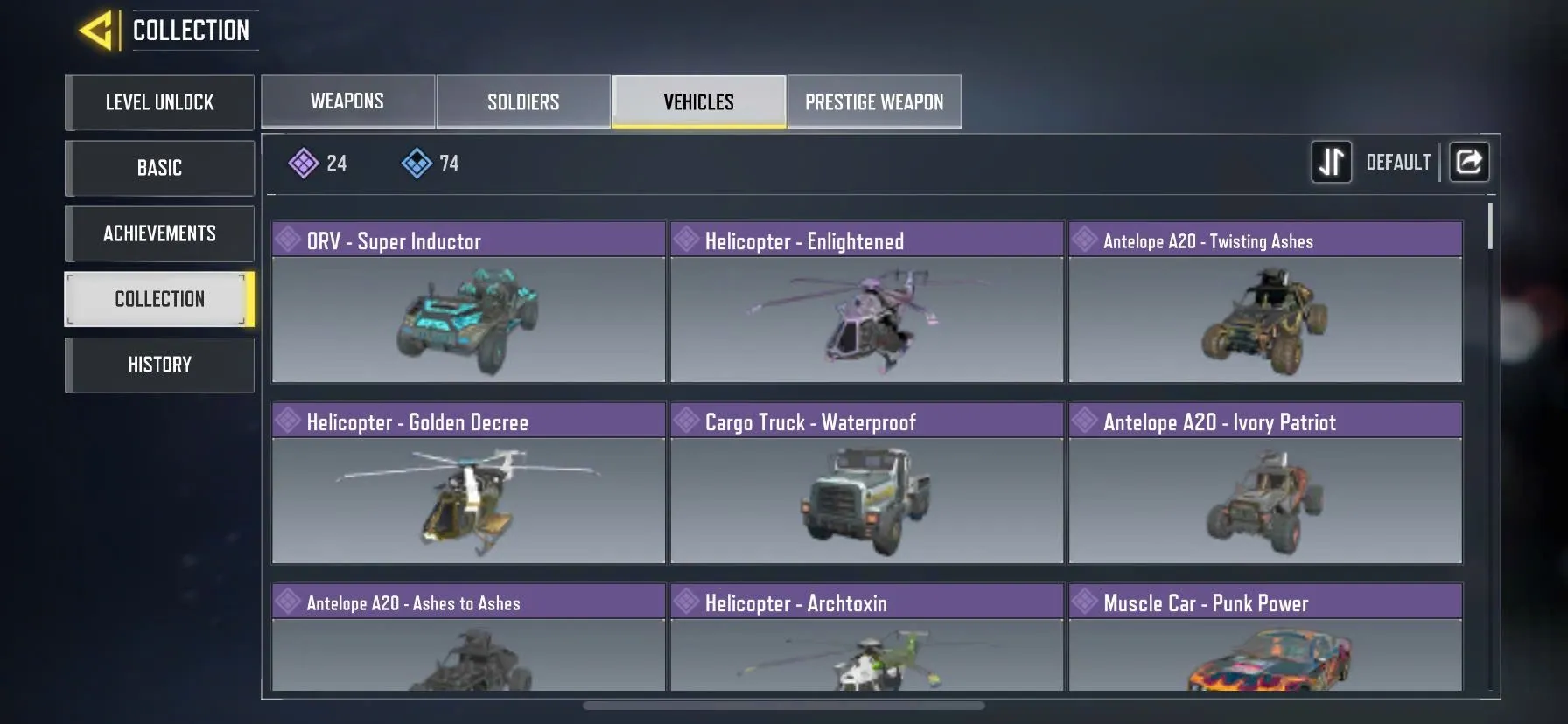Viewport: 1568px width, 724px height.
Task: Select the PRESTIGE WEAPON tab
Action: [x=874, y=101]
